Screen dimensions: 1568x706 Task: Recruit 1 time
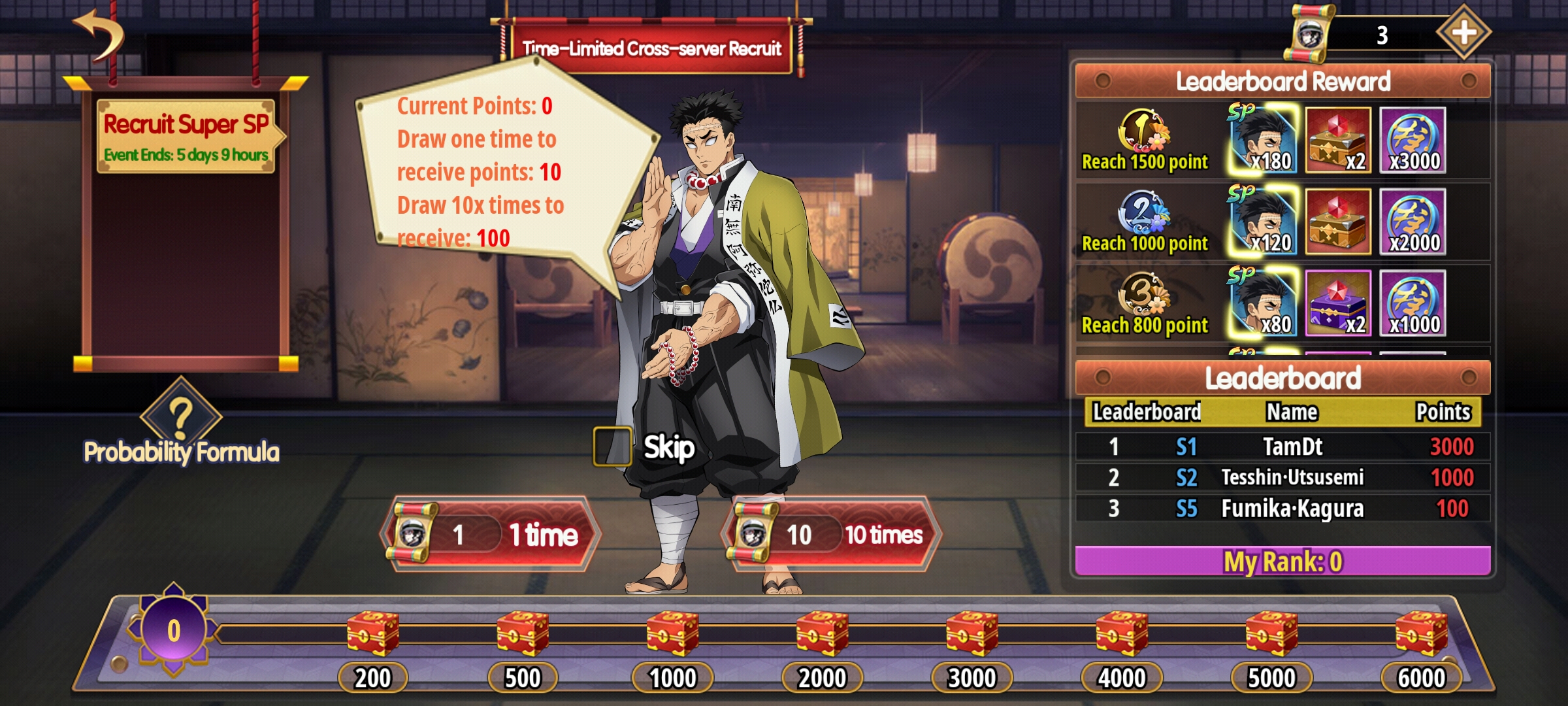[491, 534]
